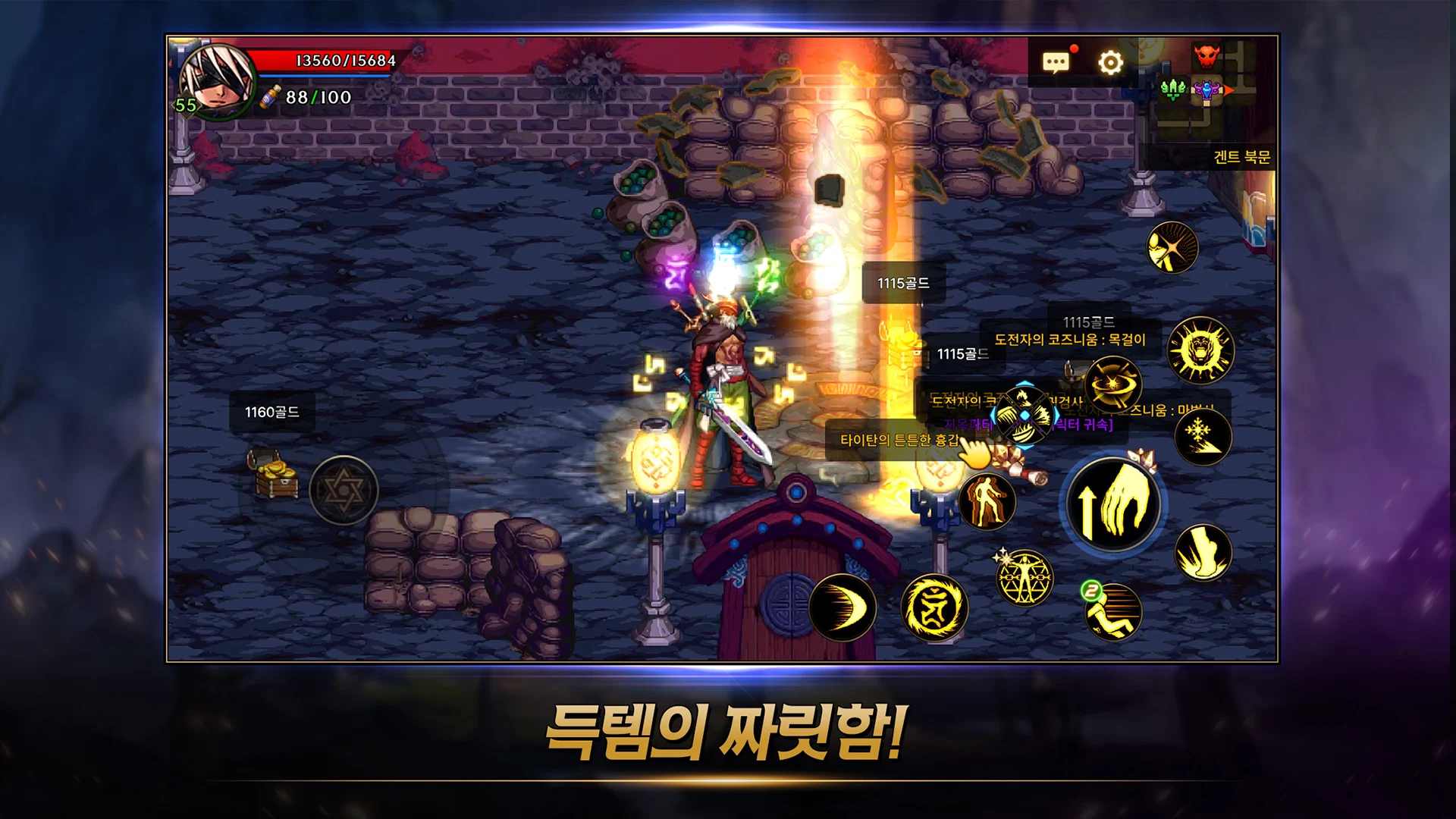1456x819 pixels.
Task: Use the dash skill showing 2 charges
Action: [x=1112, y=613]
